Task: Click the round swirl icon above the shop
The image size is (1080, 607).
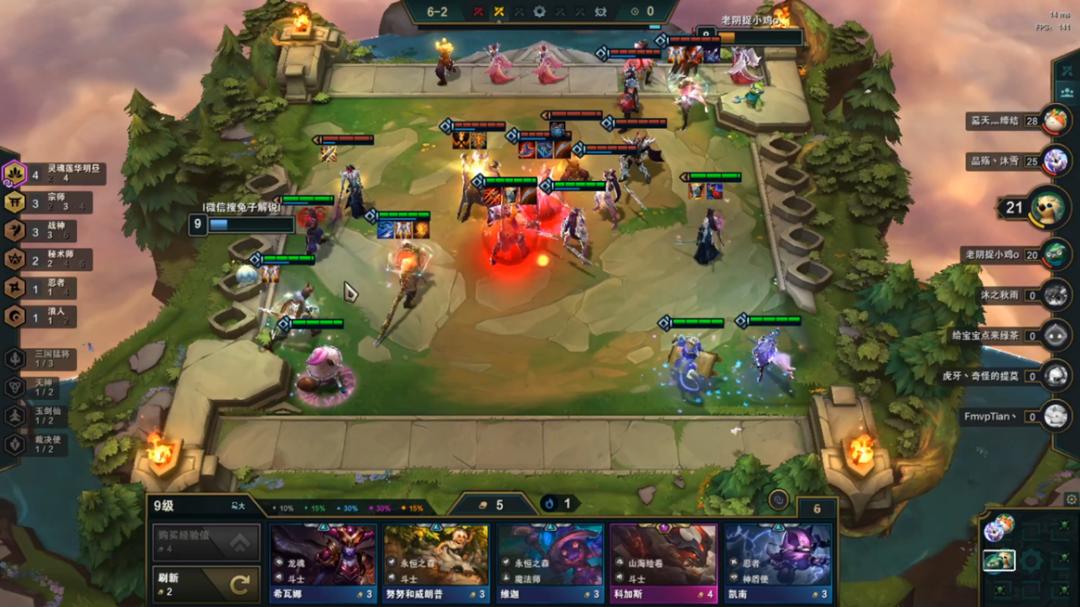Action: [777, 500]
